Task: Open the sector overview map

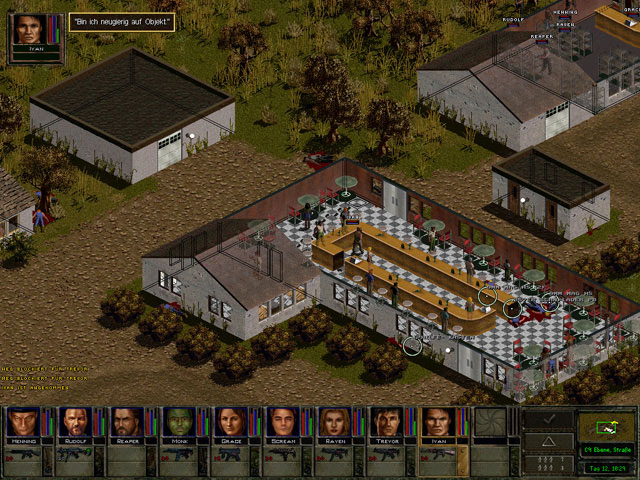Action: pos(606,425)
